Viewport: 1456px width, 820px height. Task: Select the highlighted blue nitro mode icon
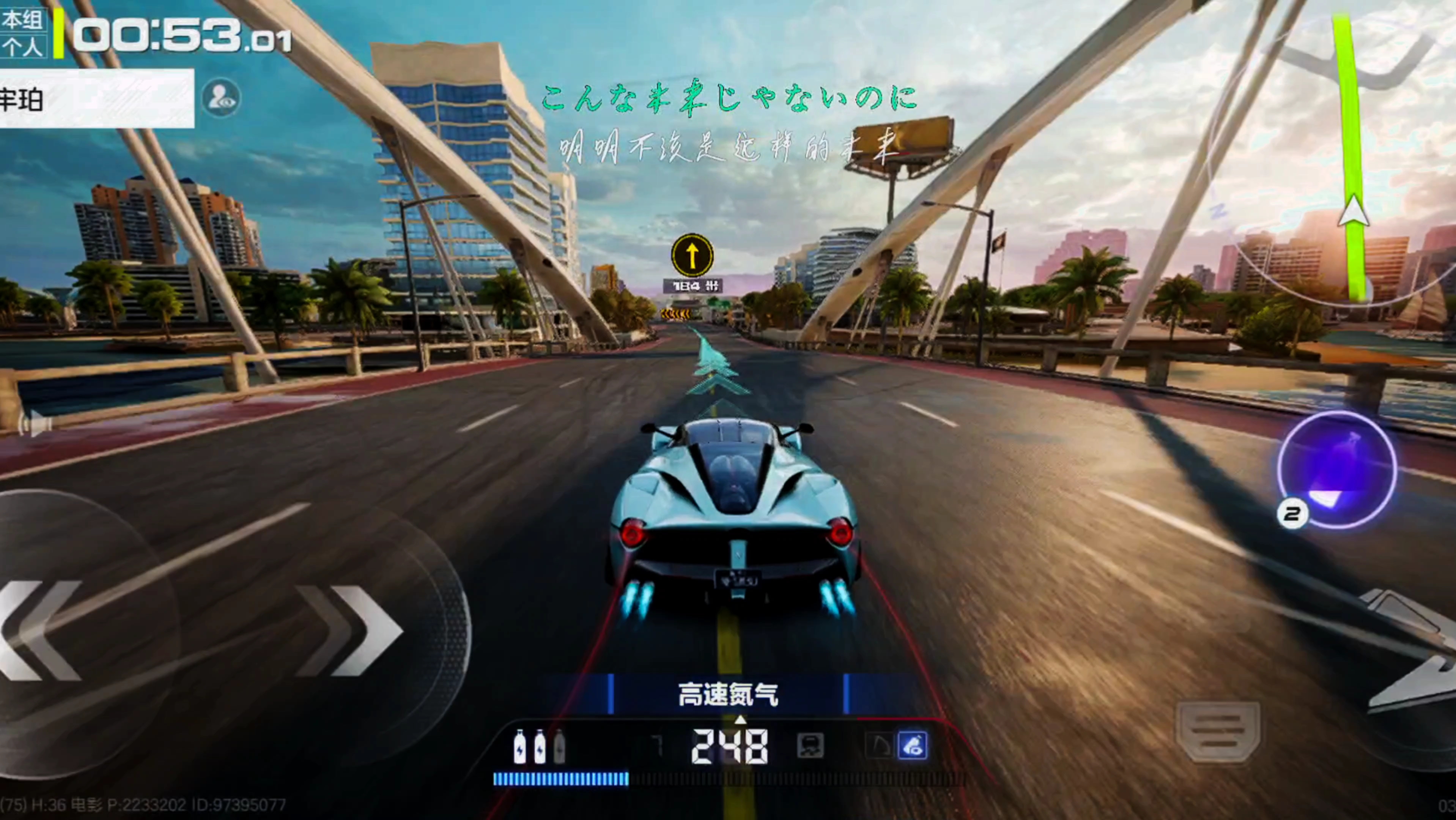tap(912, 745)
